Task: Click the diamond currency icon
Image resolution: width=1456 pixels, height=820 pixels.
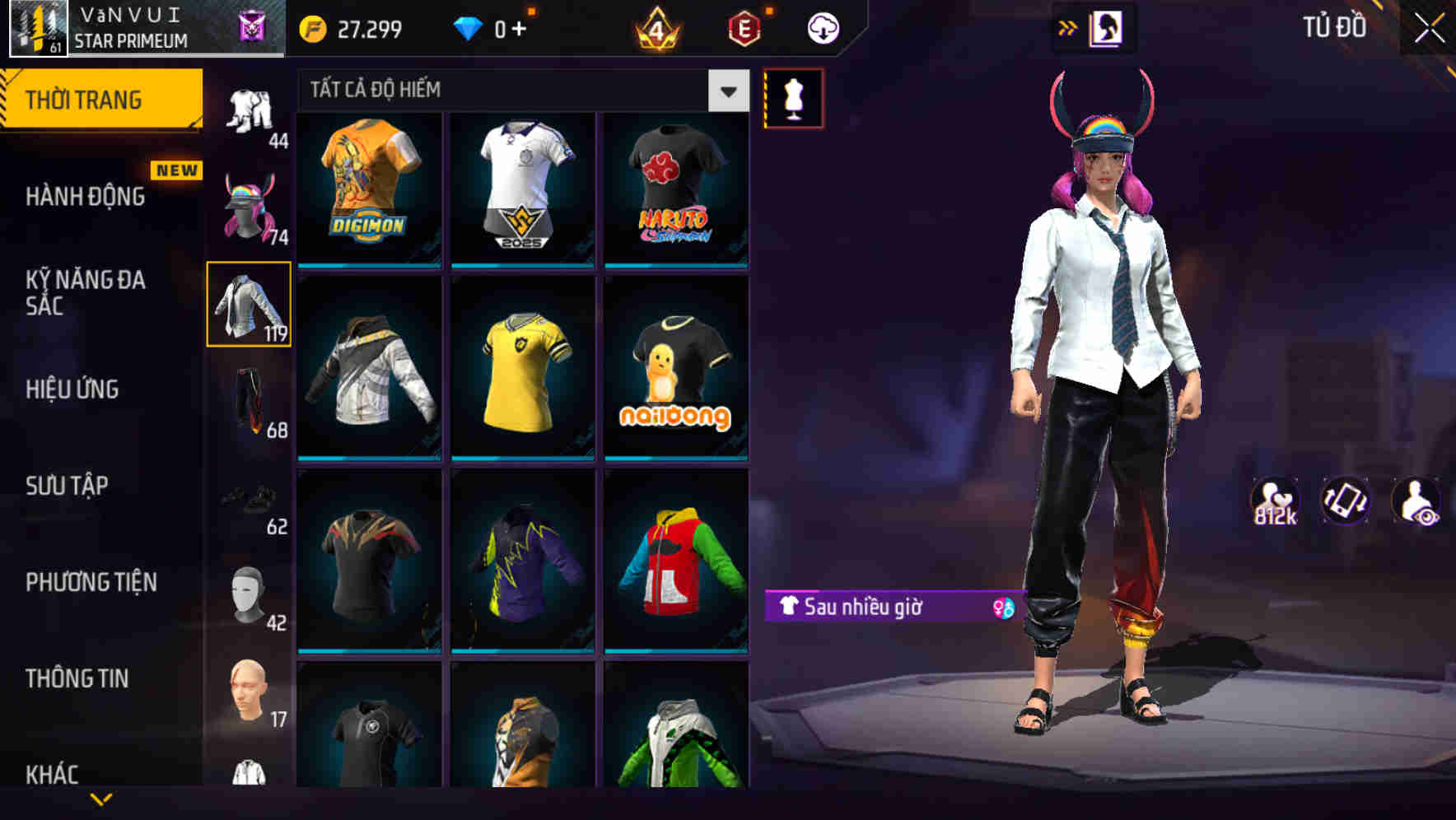Action: [471, 27]
